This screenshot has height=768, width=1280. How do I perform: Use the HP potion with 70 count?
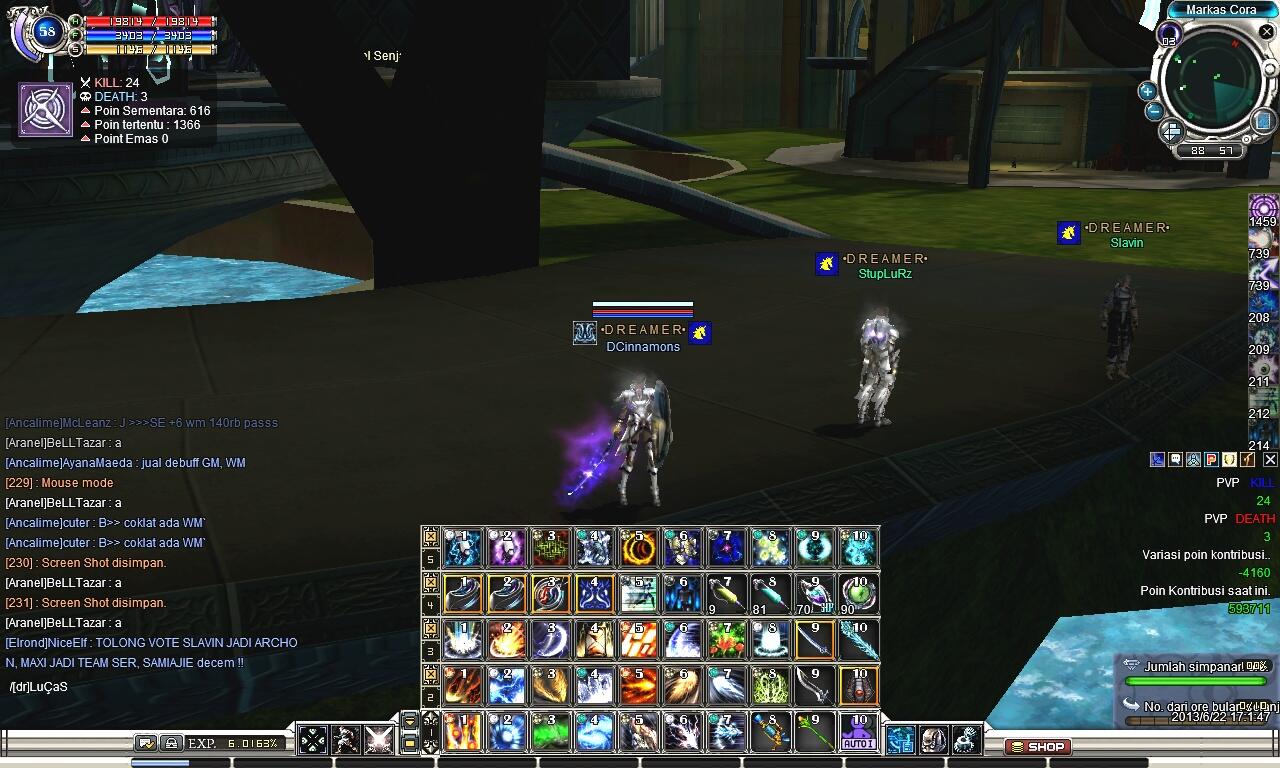(814, 593)
